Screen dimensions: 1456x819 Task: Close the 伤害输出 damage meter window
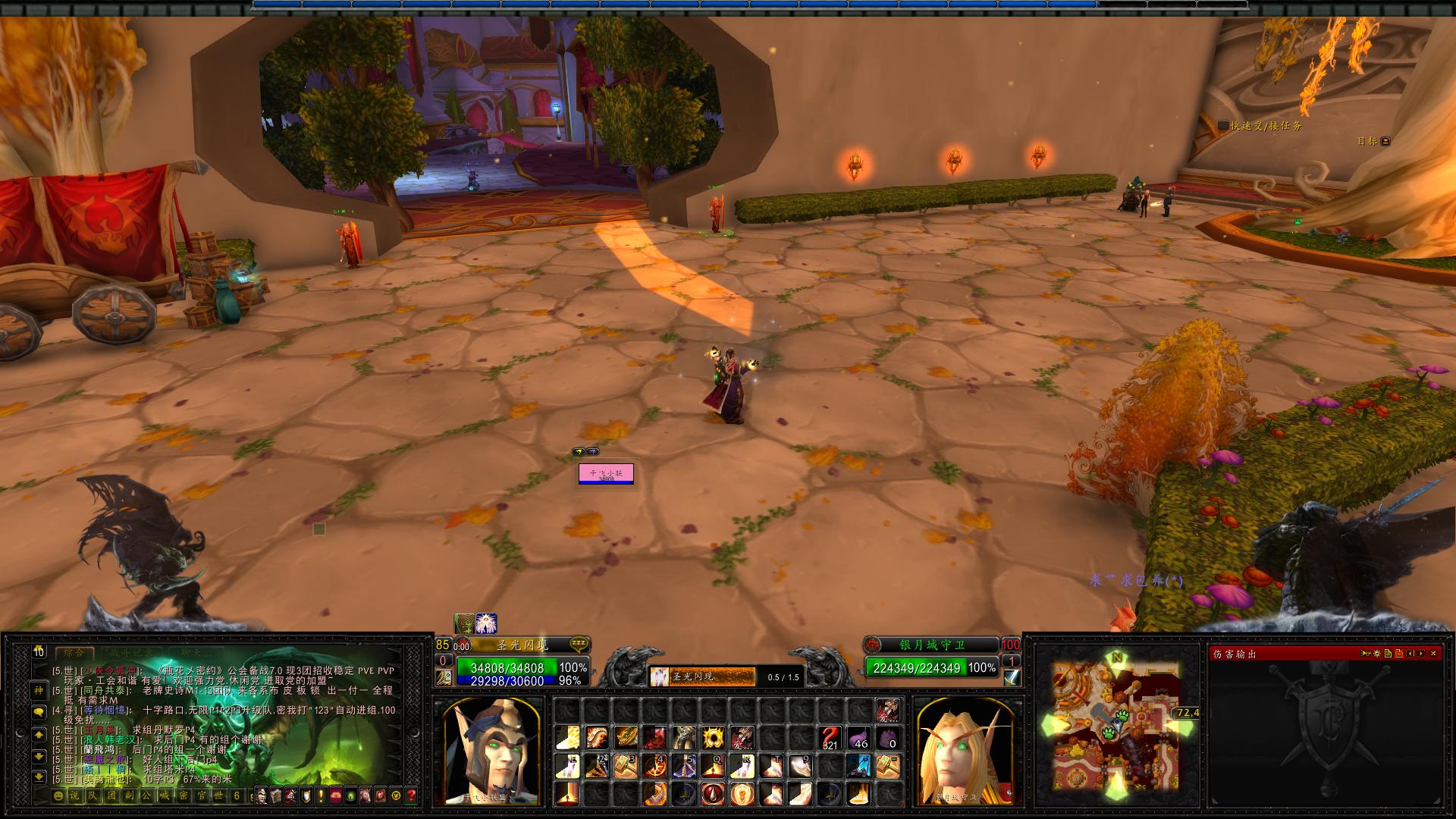click(x=1433, y=653)
